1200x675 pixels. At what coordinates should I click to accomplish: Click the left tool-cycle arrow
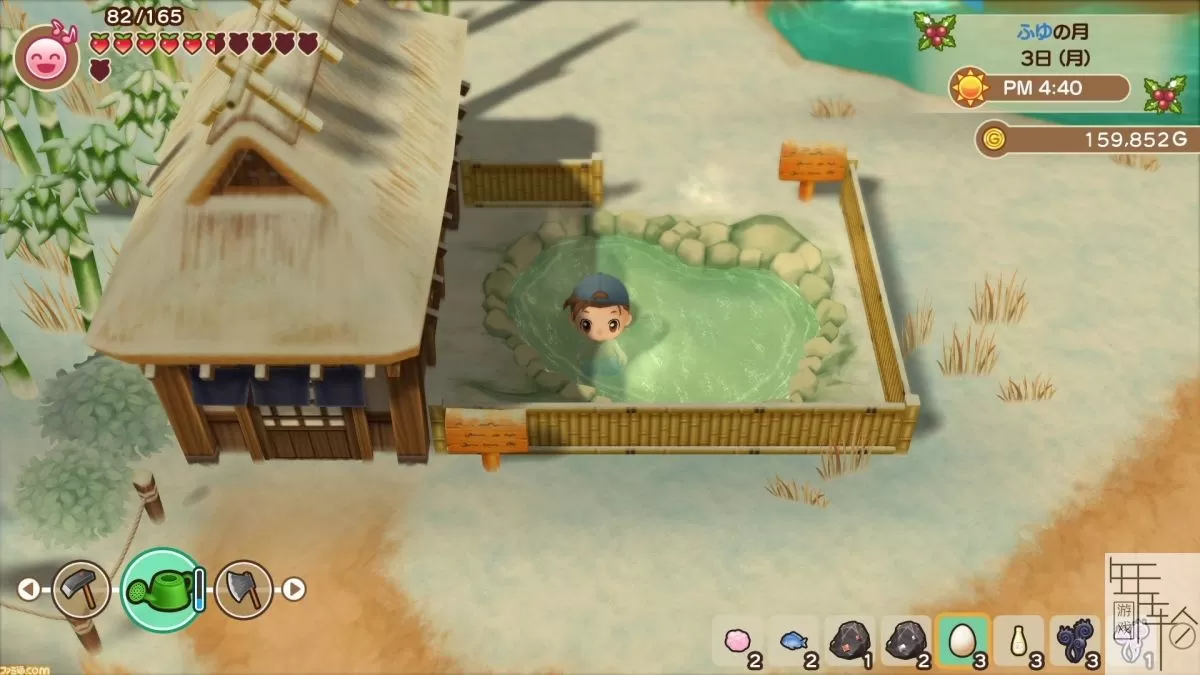point(28,590)
